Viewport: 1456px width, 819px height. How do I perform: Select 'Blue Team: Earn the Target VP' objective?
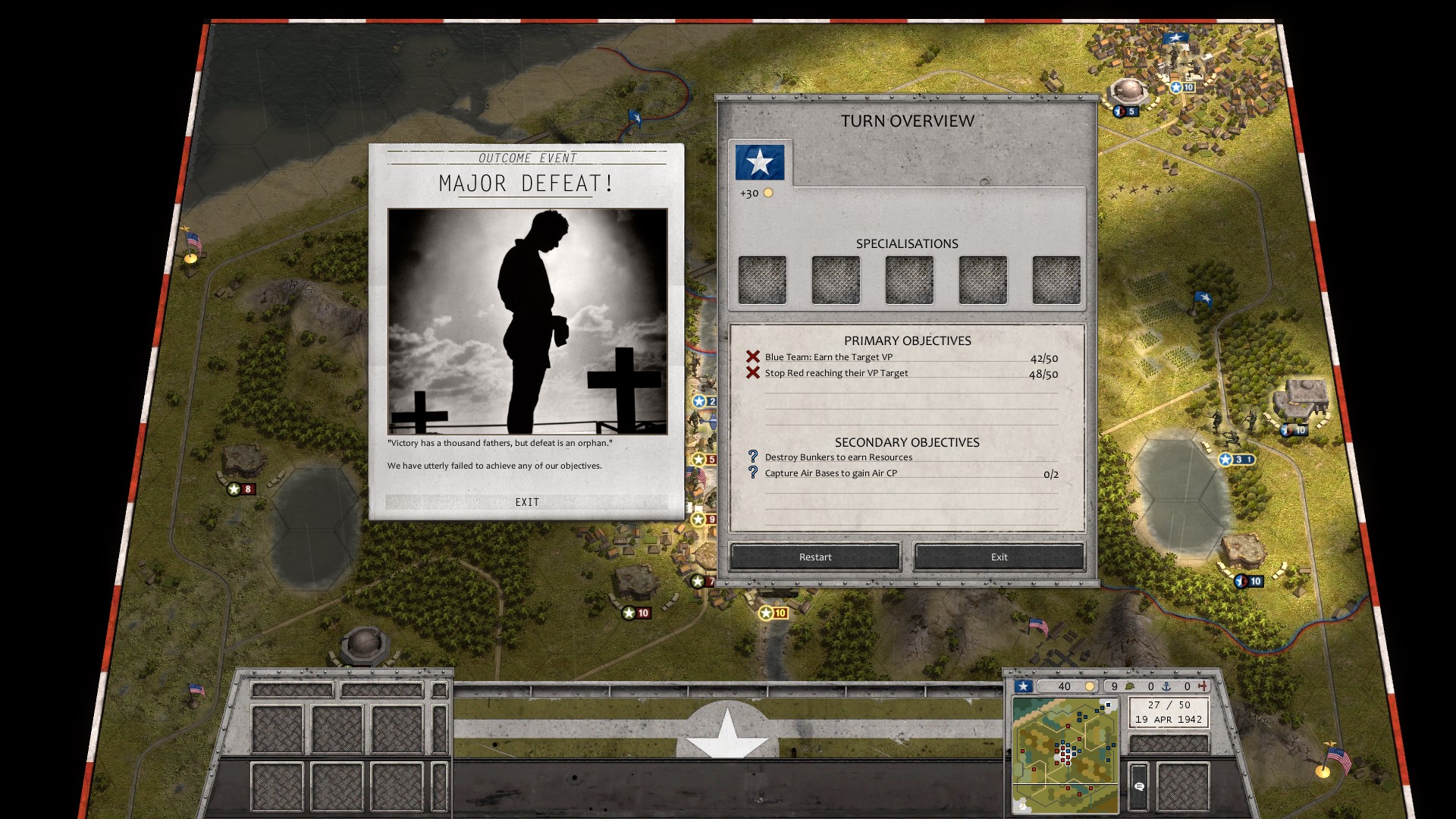coord(828,357)
